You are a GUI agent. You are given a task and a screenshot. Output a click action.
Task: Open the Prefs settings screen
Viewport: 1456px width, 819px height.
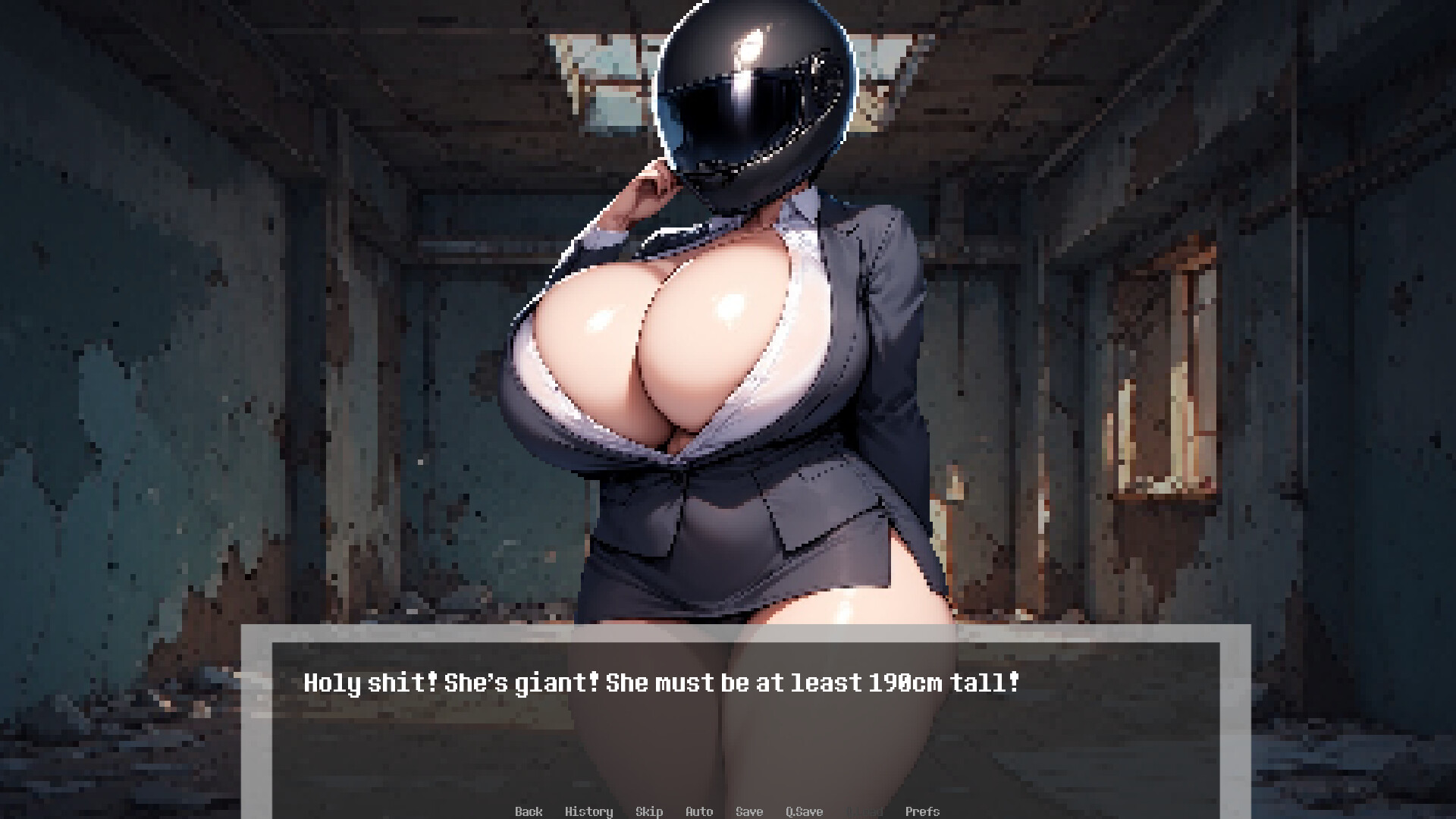pos(923,811)
